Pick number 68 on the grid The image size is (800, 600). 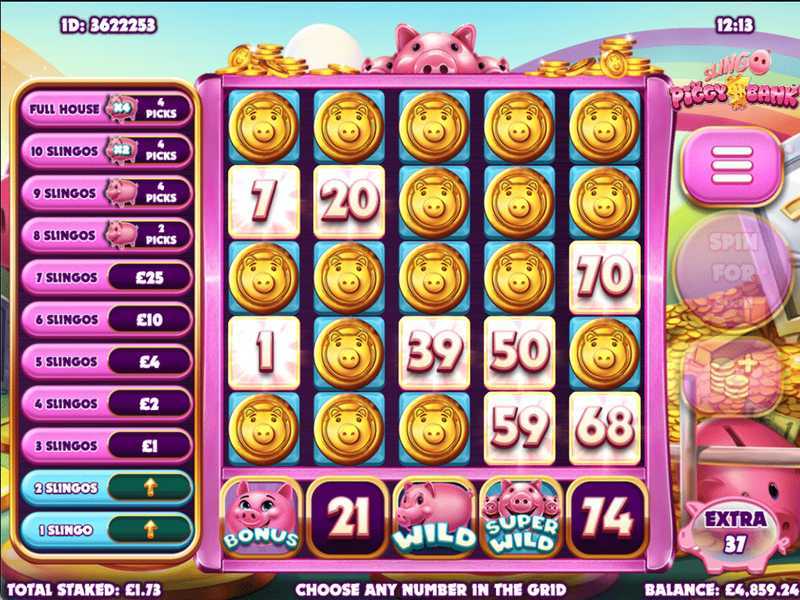click(x=605, y=428)
